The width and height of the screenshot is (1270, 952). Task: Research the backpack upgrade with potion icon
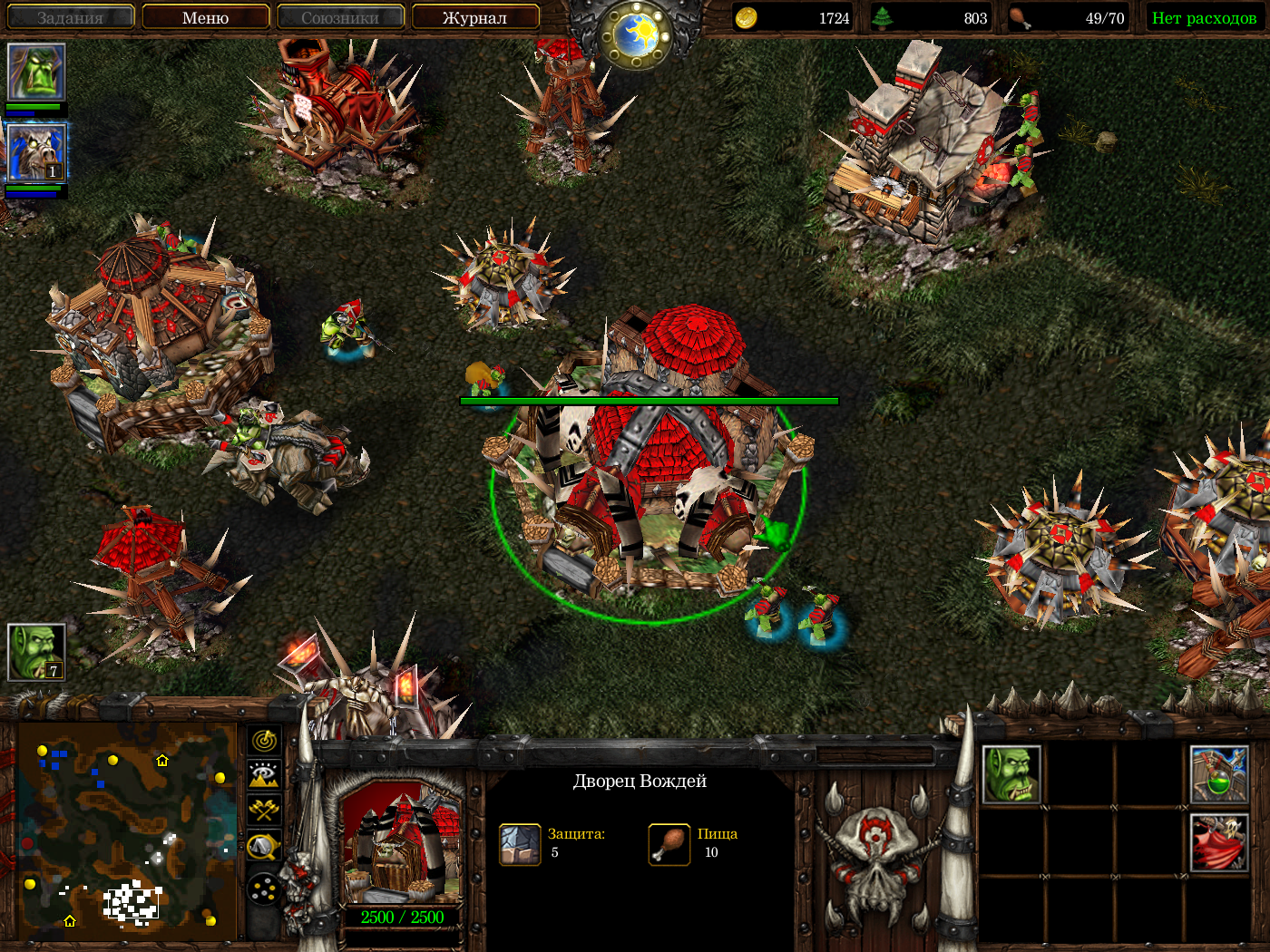tap(1219, 775)
